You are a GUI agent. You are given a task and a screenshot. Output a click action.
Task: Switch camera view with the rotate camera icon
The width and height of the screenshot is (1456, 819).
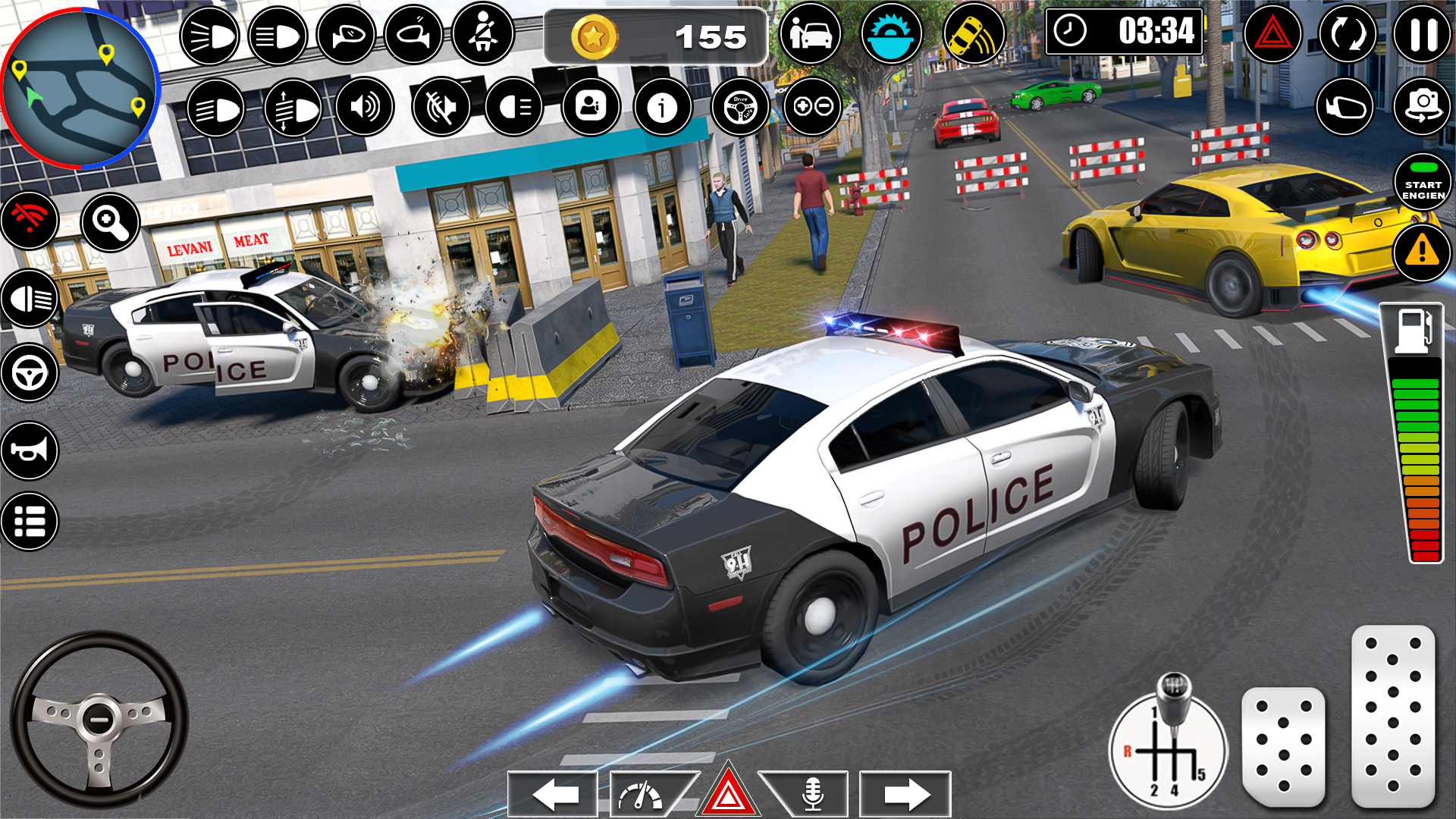coord(1422,108)
